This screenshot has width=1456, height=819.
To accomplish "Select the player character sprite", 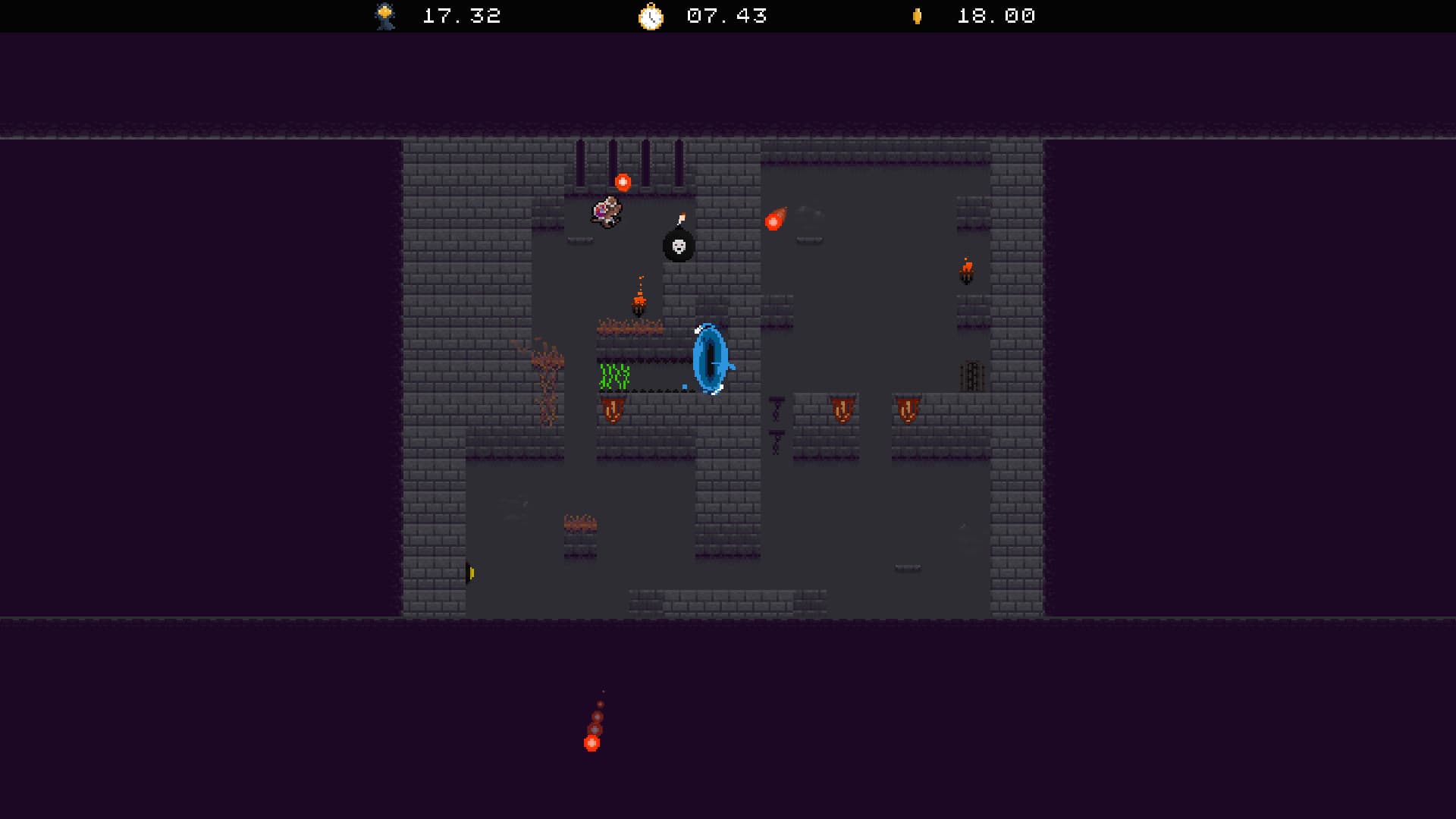I will (x=607, y=213).
